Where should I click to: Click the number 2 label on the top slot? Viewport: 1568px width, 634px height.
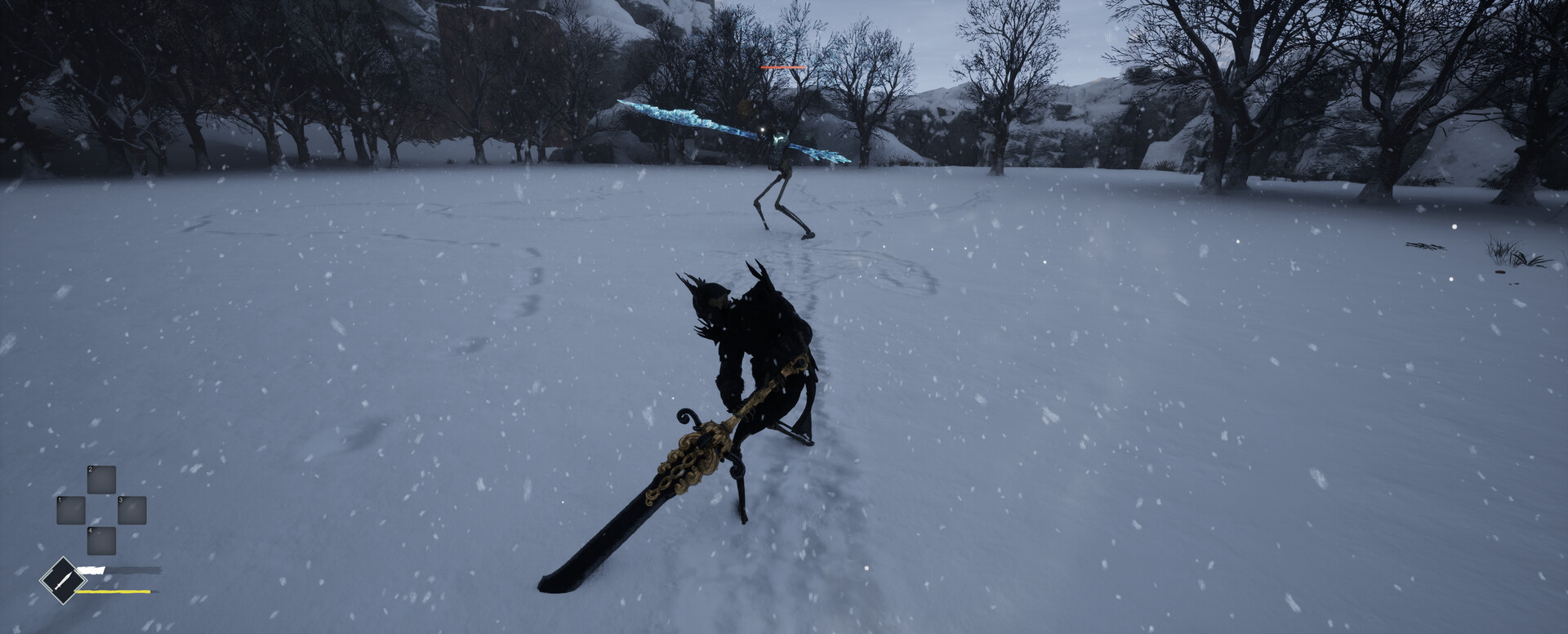90,468
